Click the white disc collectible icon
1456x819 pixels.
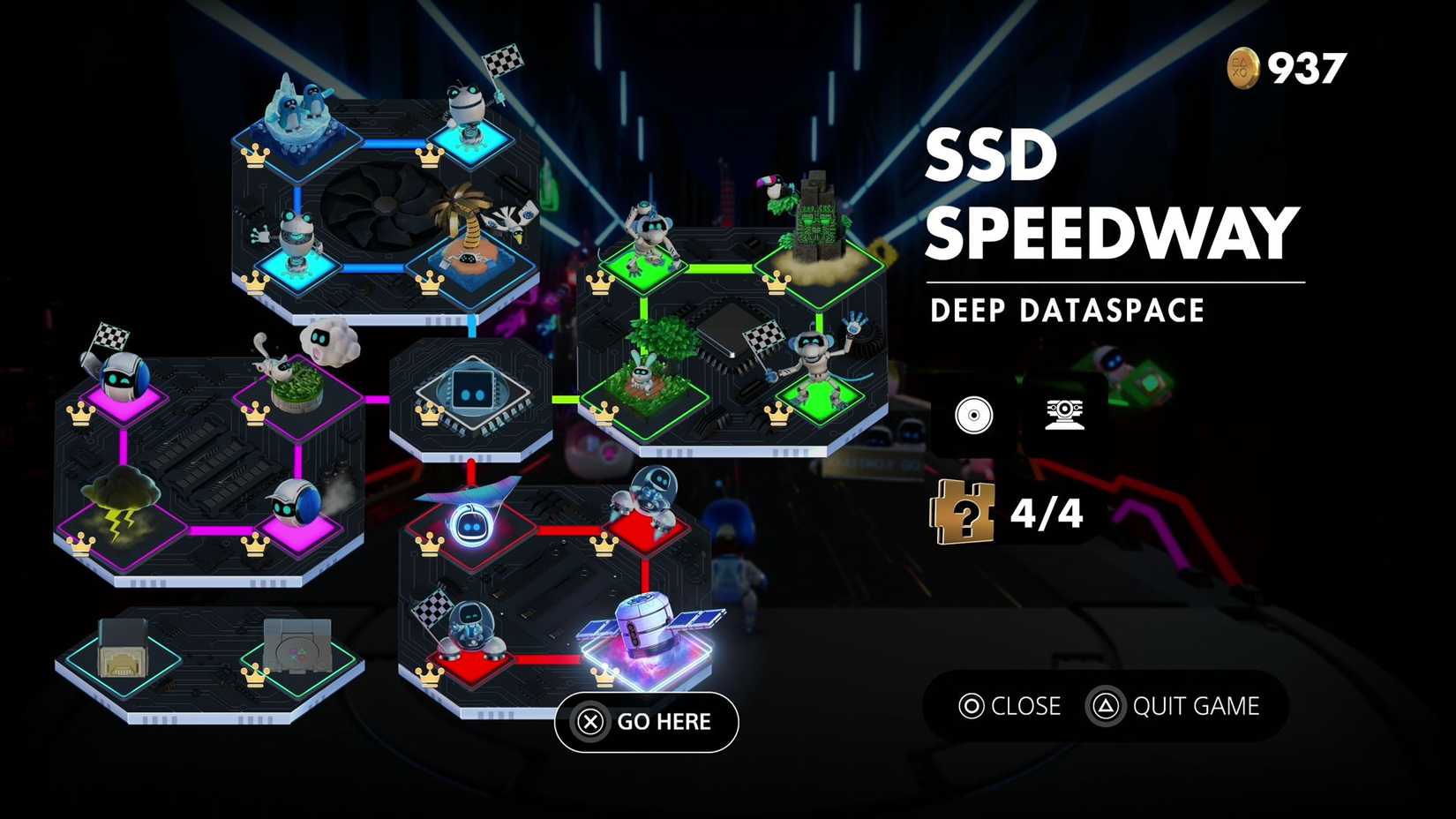[973, 415]
